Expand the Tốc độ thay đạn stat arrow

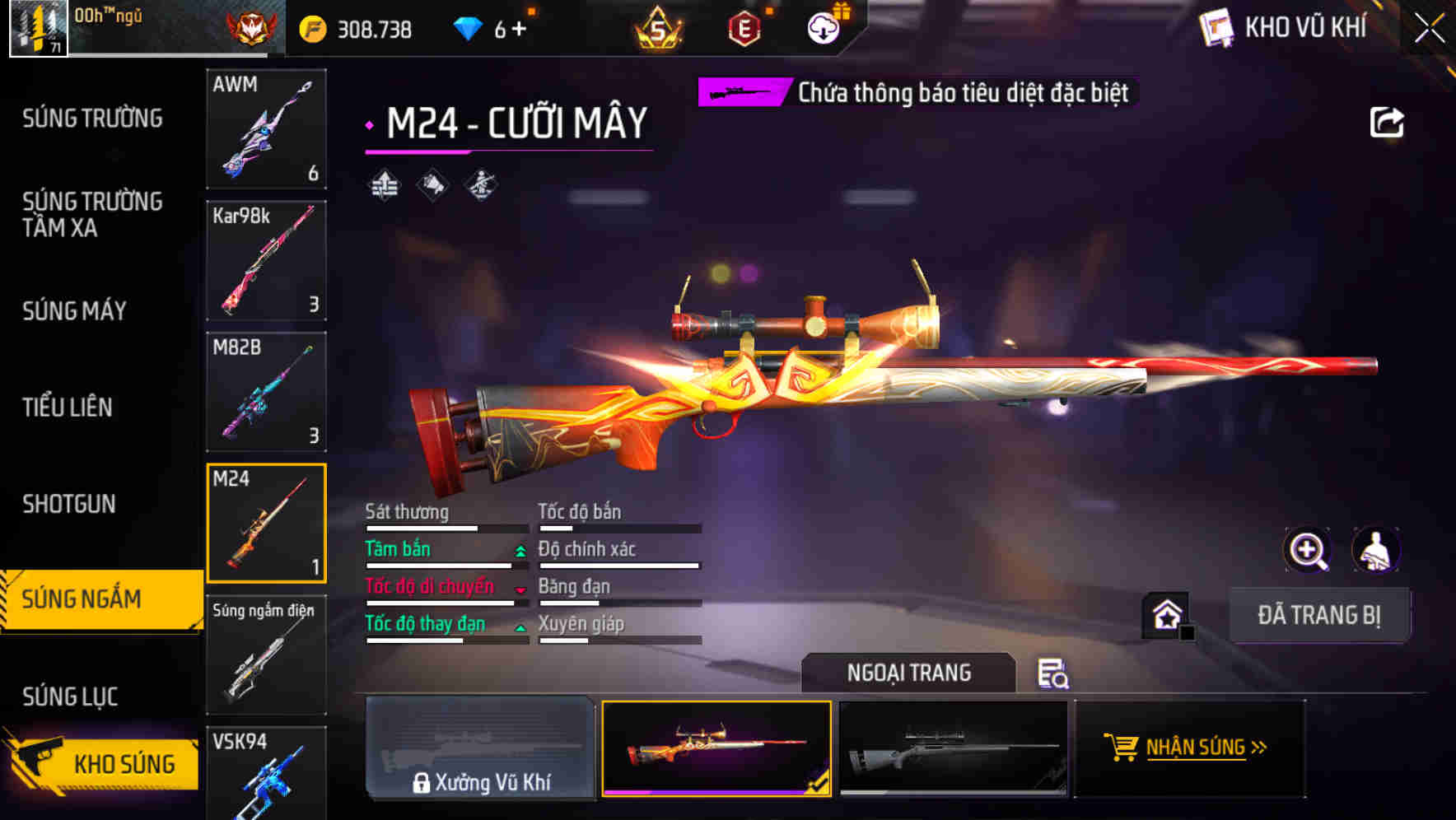pos(520,628)
